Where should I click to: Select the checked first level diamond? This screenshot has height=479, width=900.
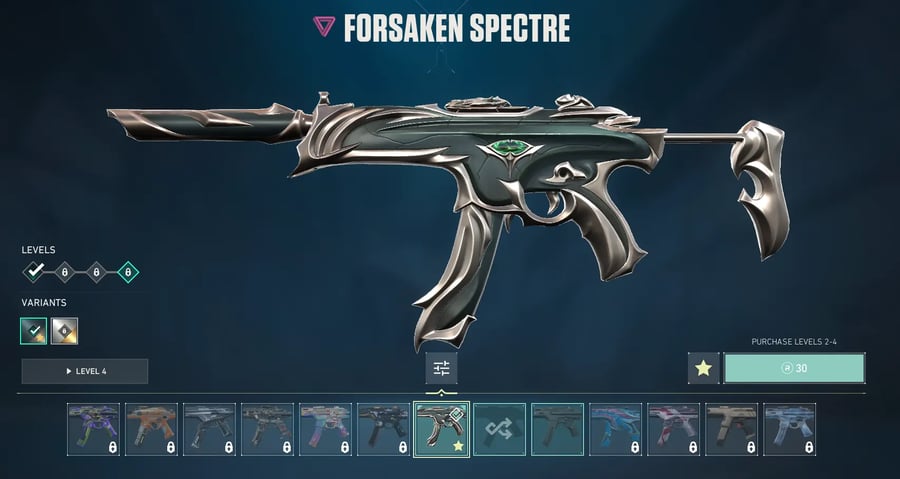coord(35,271)
